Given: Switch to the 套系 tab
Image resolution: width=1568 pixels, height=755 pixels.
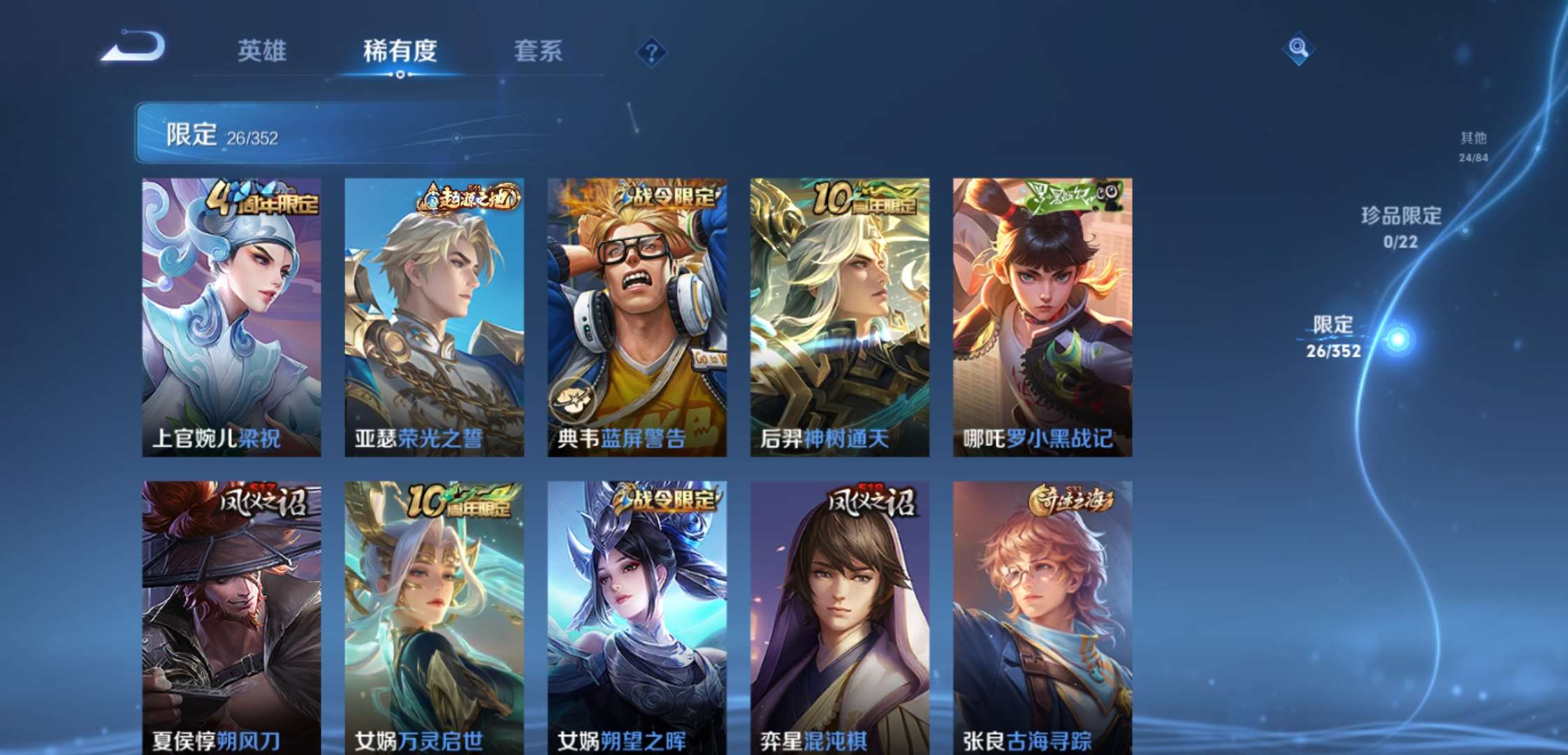Looking at the screenshot, I should (x=538, y=51).
